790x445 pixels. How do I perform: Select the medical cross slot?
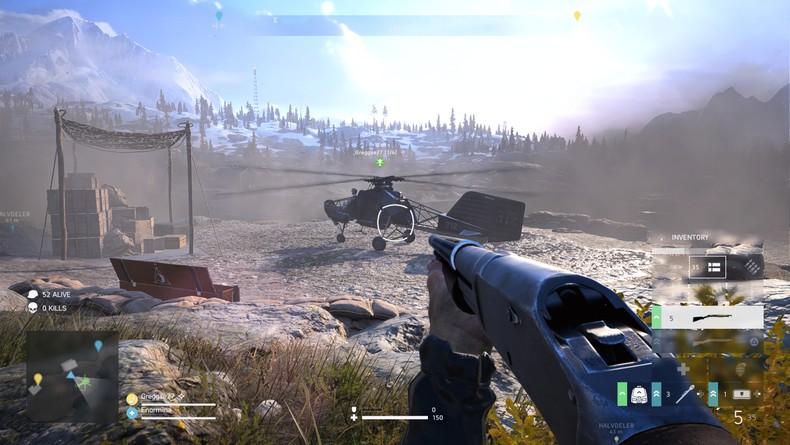[683, 368]
